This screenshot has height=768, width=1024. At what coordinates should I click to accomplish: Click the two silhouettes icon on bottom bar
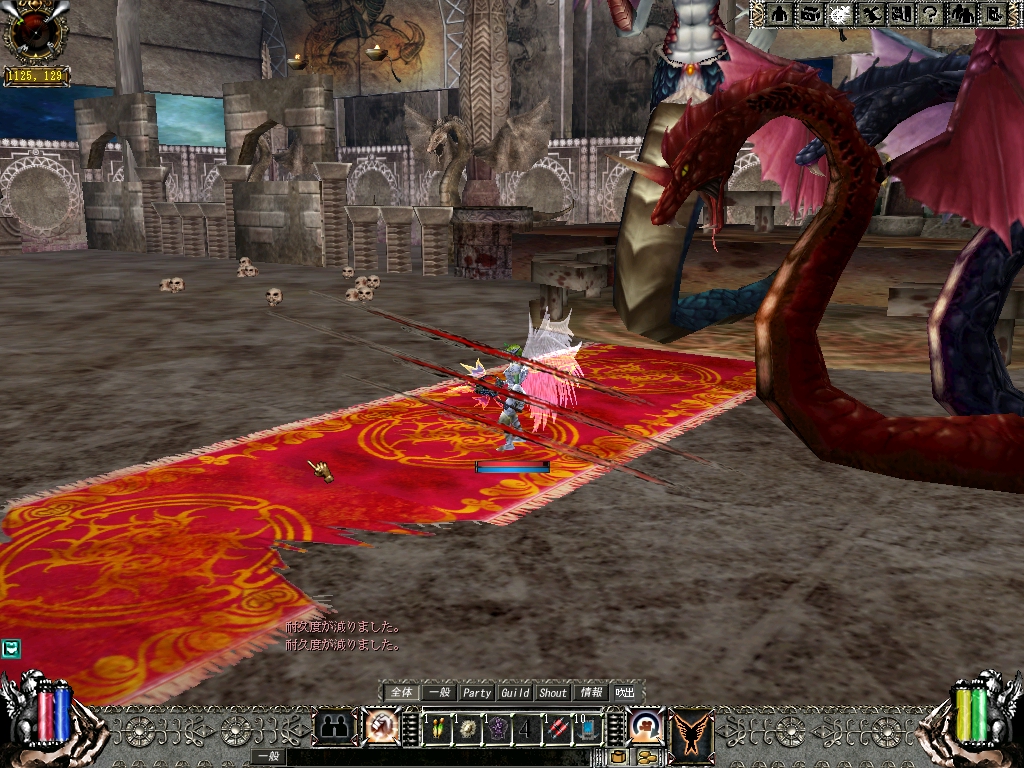(x=335, y=727)
